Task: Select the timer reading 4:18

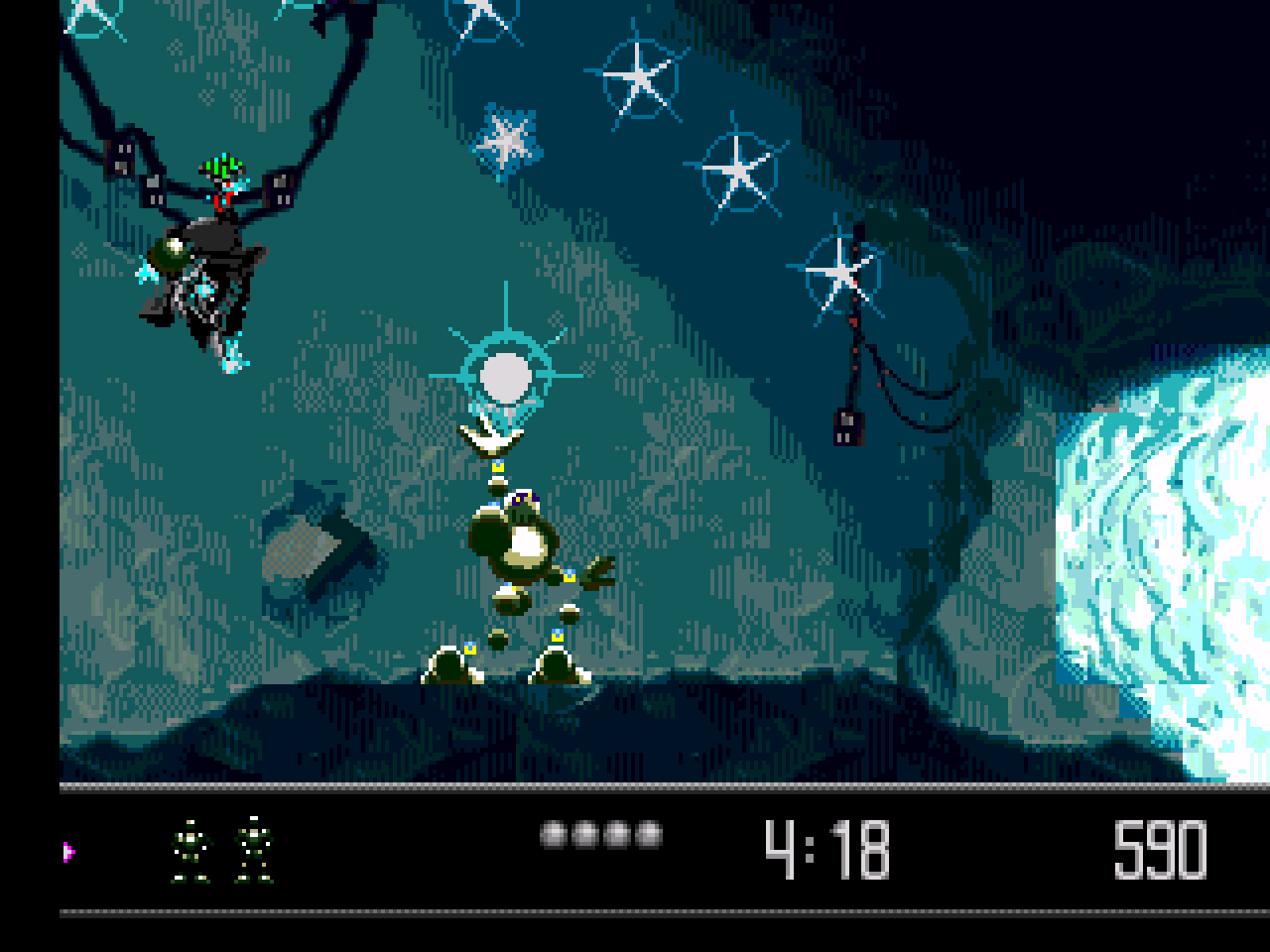Action: 825,848
